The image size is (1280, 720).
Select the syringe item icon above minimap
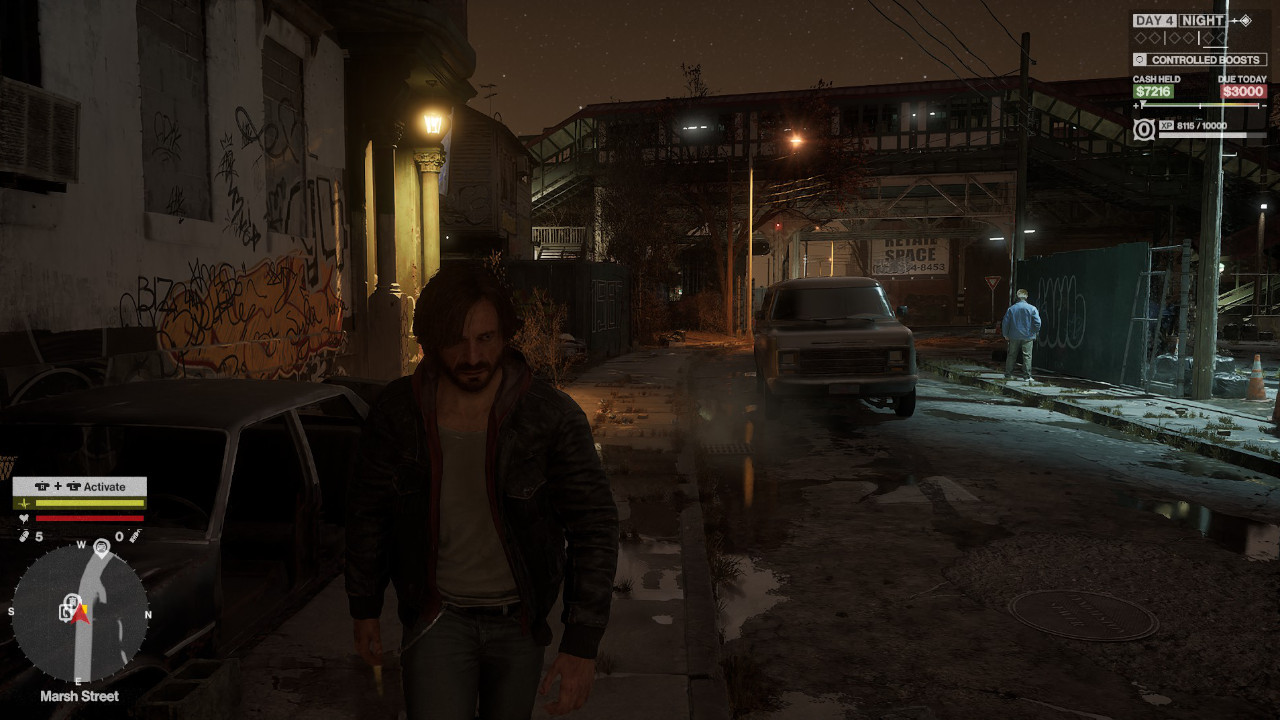point(133,537)
